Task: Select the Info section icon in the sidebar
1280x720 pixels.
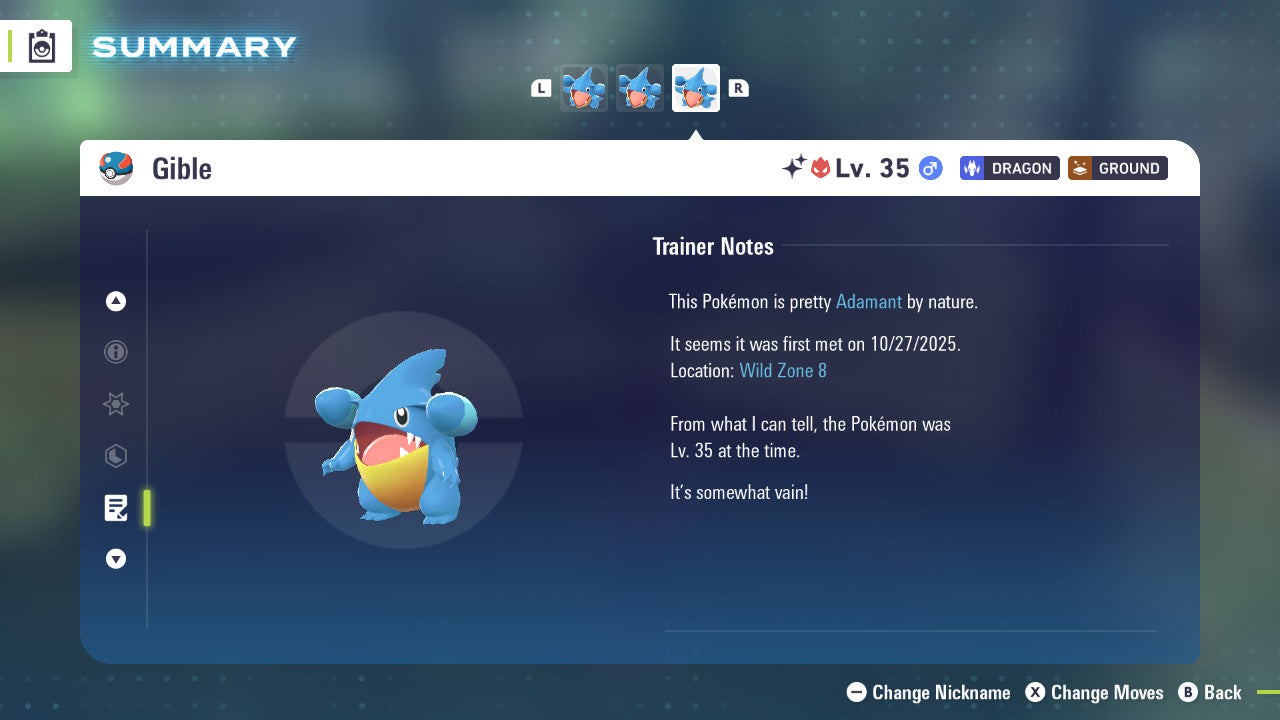Action: tap(116, 352)
